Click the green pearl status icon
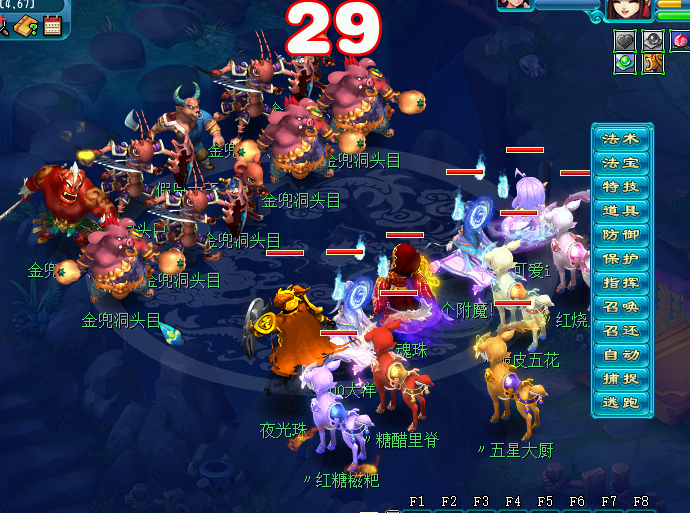The height and width of the screenshot is (513, 690). click(625, 63)
